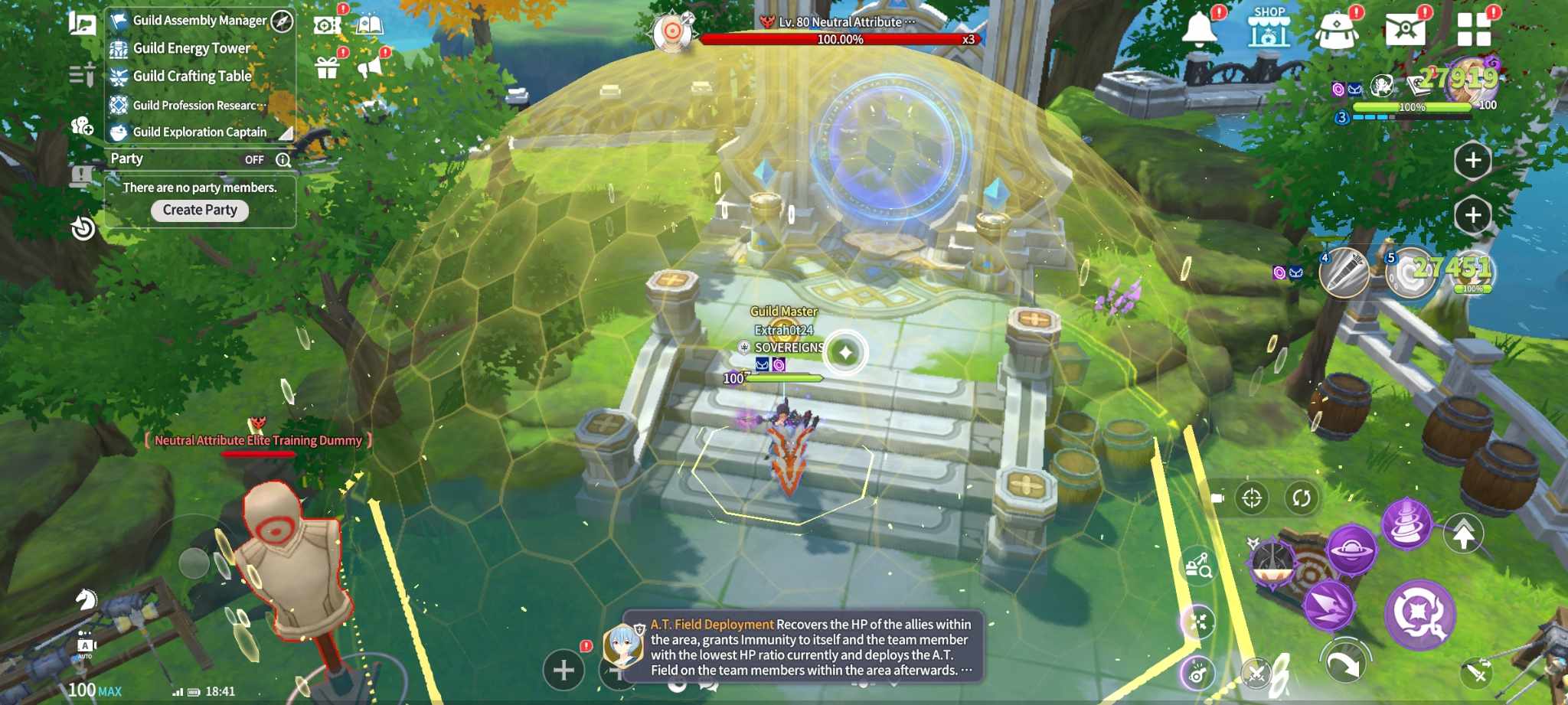Screen dimensions: 1568x705
Task: Select the Guild Exploration Captain entry
Action: pyautogui.click(x=199, y=132)
